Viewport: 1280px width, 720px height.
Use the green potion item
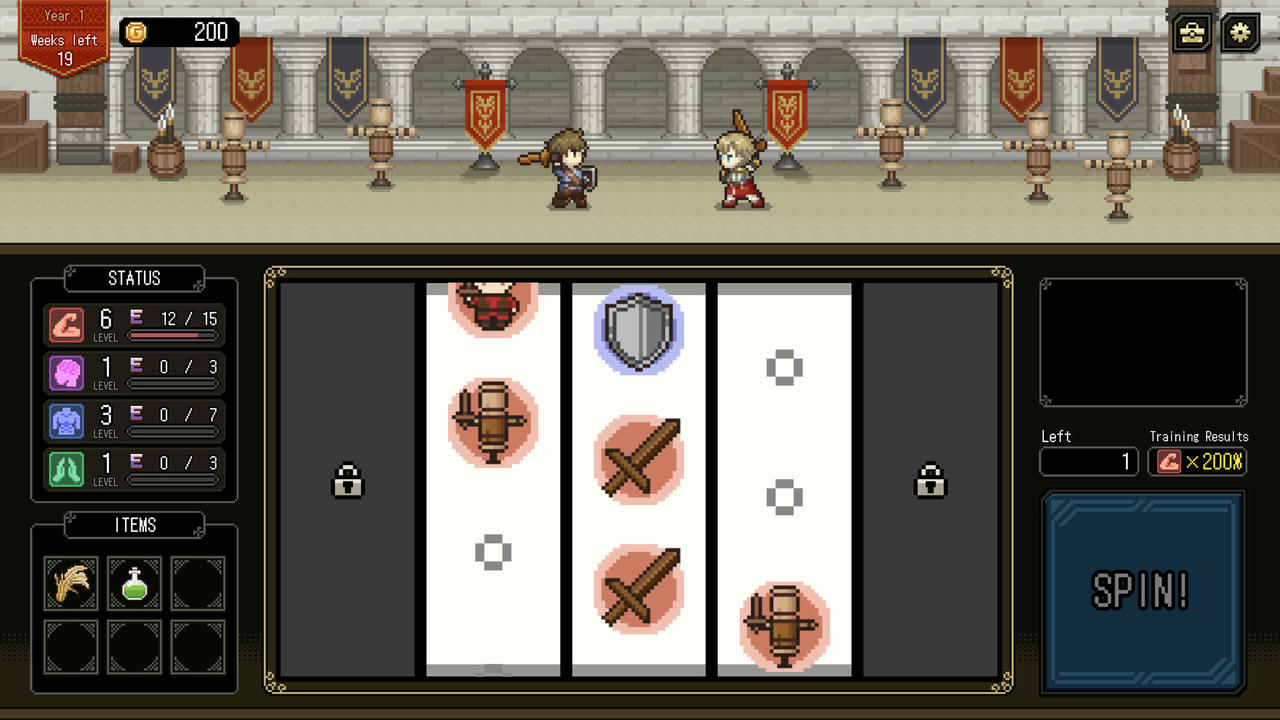(x=134, y=584)
